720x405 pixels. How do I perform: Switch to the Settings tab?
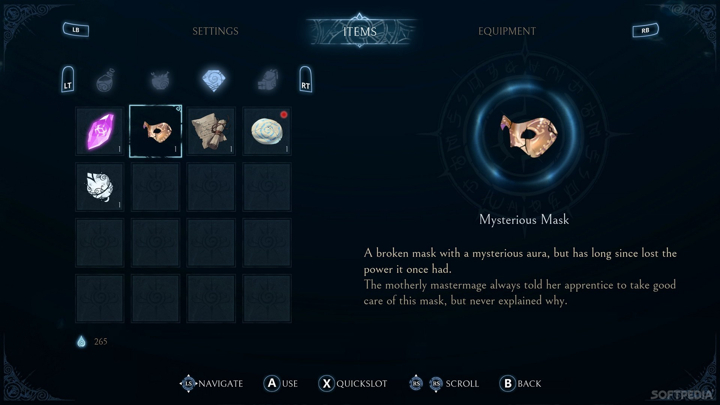tap(215, 31)
